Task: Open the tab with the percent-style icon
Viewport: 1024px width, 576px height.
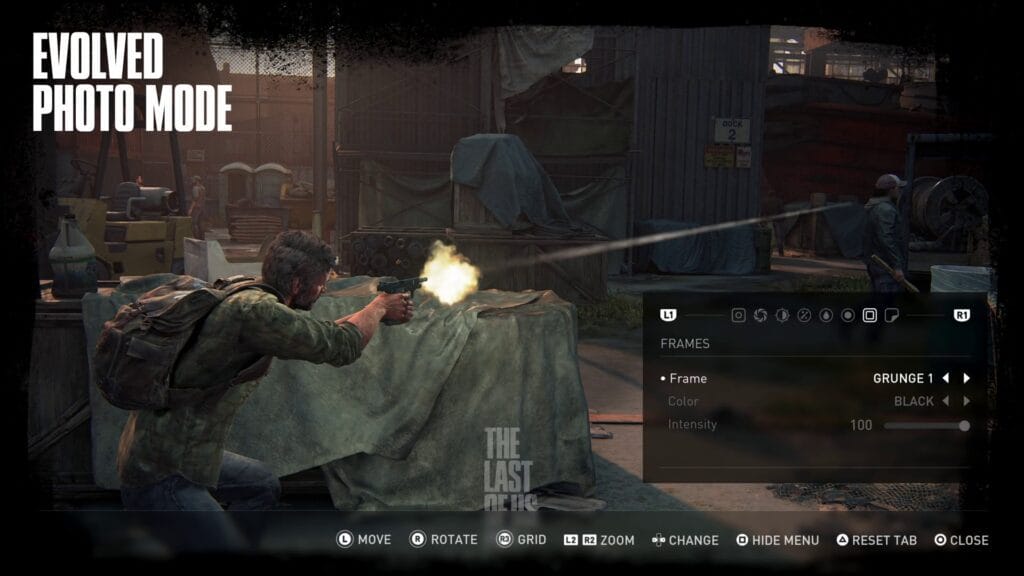Action: tap(804, 315)
